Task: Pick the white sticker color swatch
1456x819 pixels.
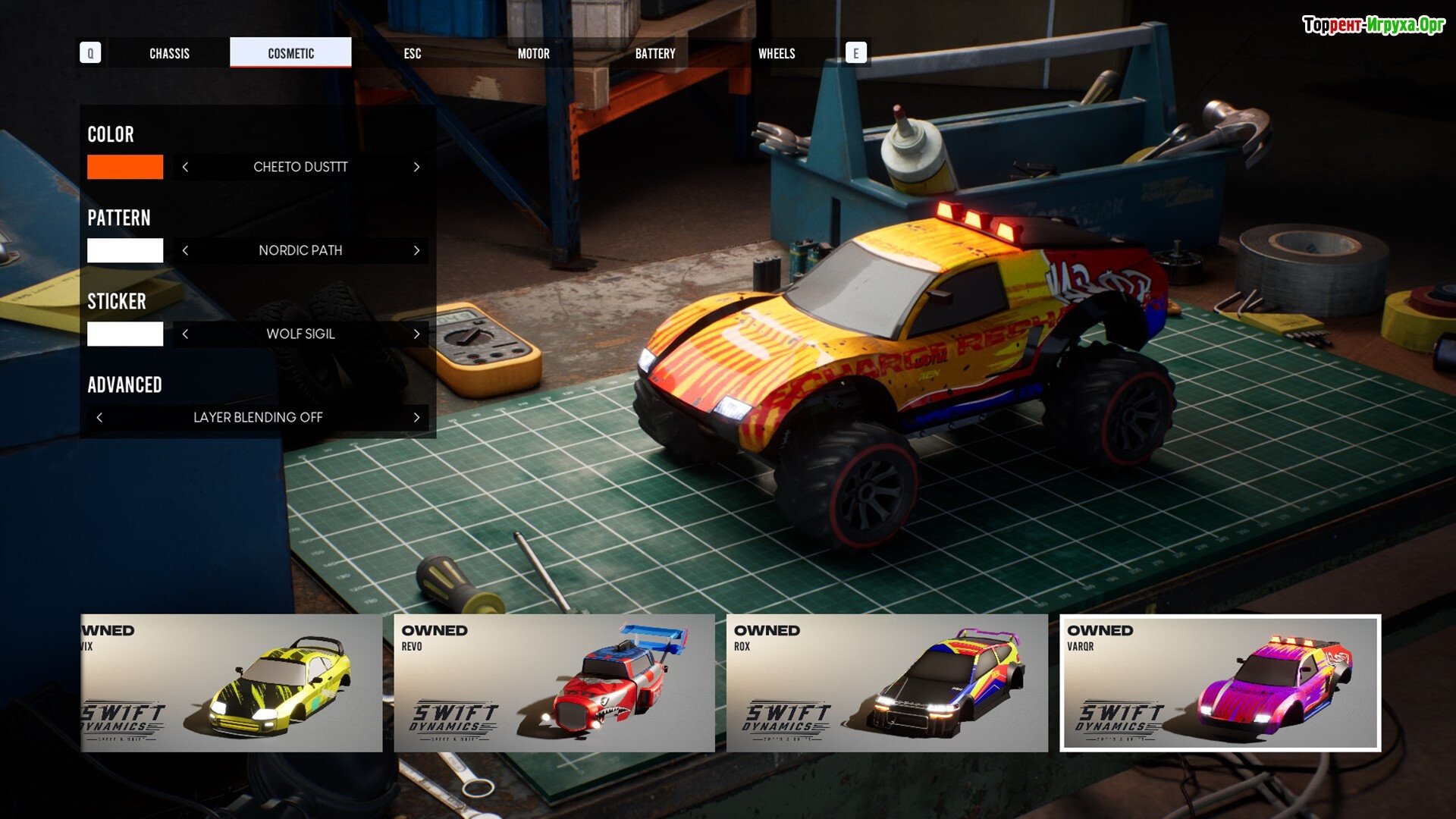Action: 125,334
